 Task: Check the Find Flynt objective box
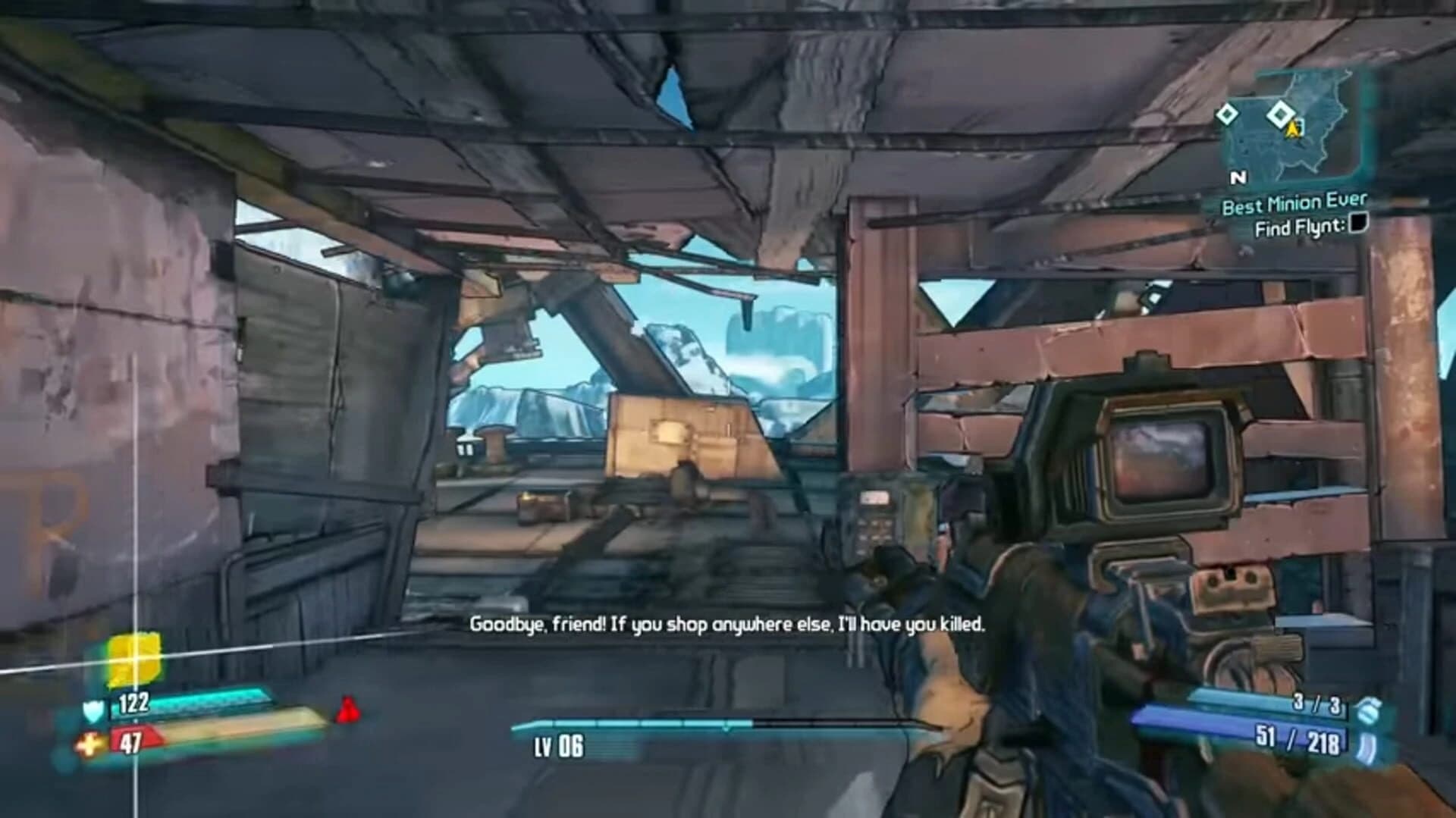tap(1358, 225)
